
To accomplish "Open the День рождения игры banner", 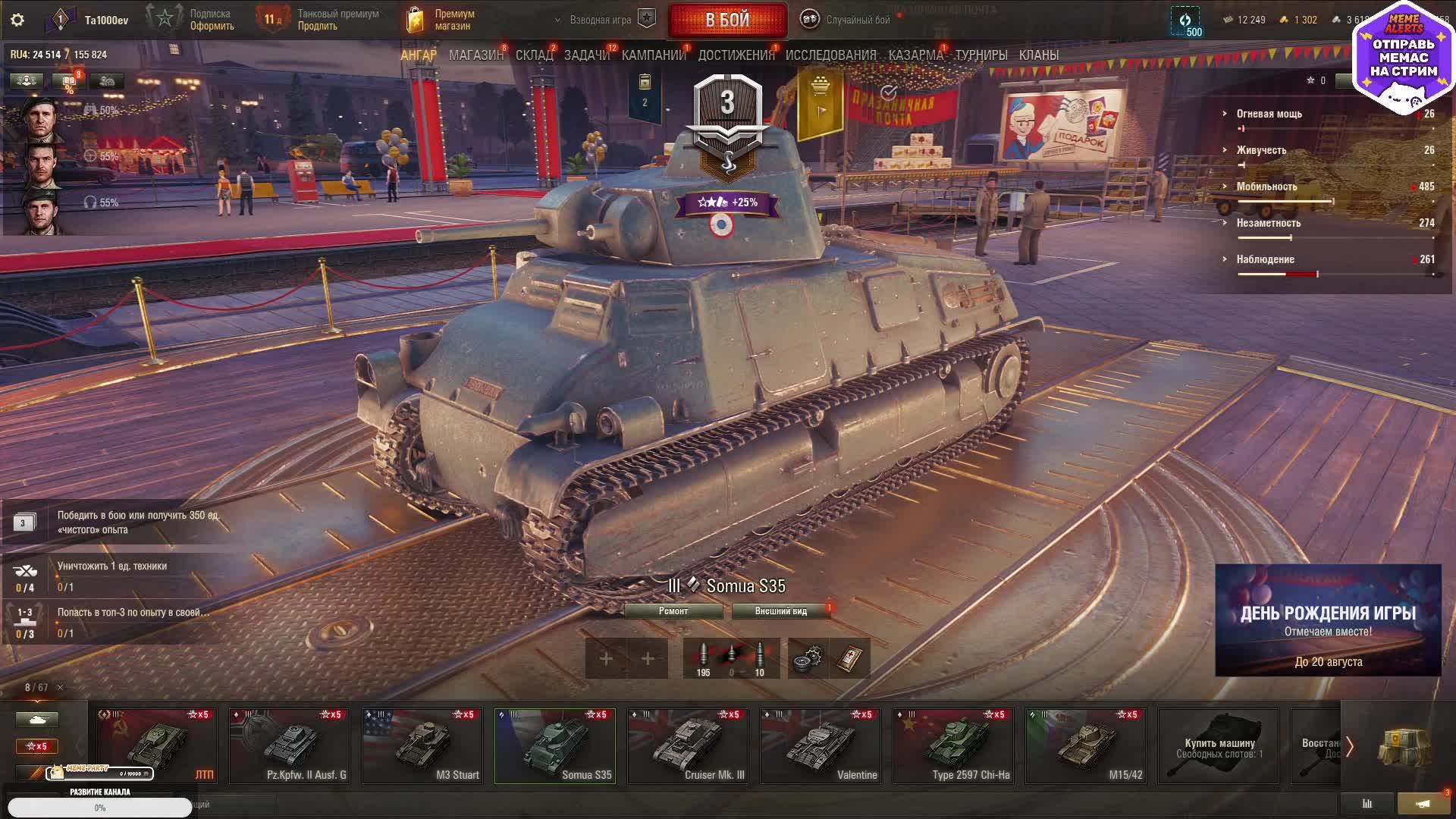I will (x=1328, y=620).
